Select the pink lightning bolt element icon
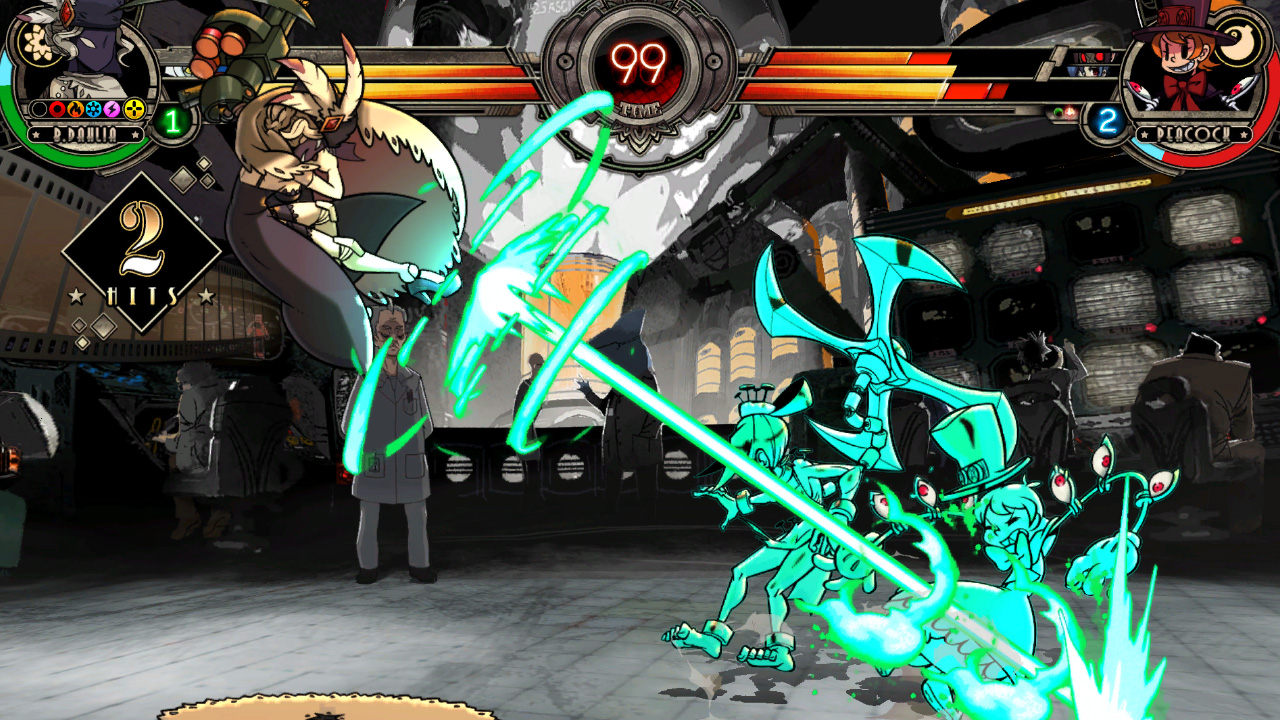Screen dimensions: 1280x720 coord(110,110)
